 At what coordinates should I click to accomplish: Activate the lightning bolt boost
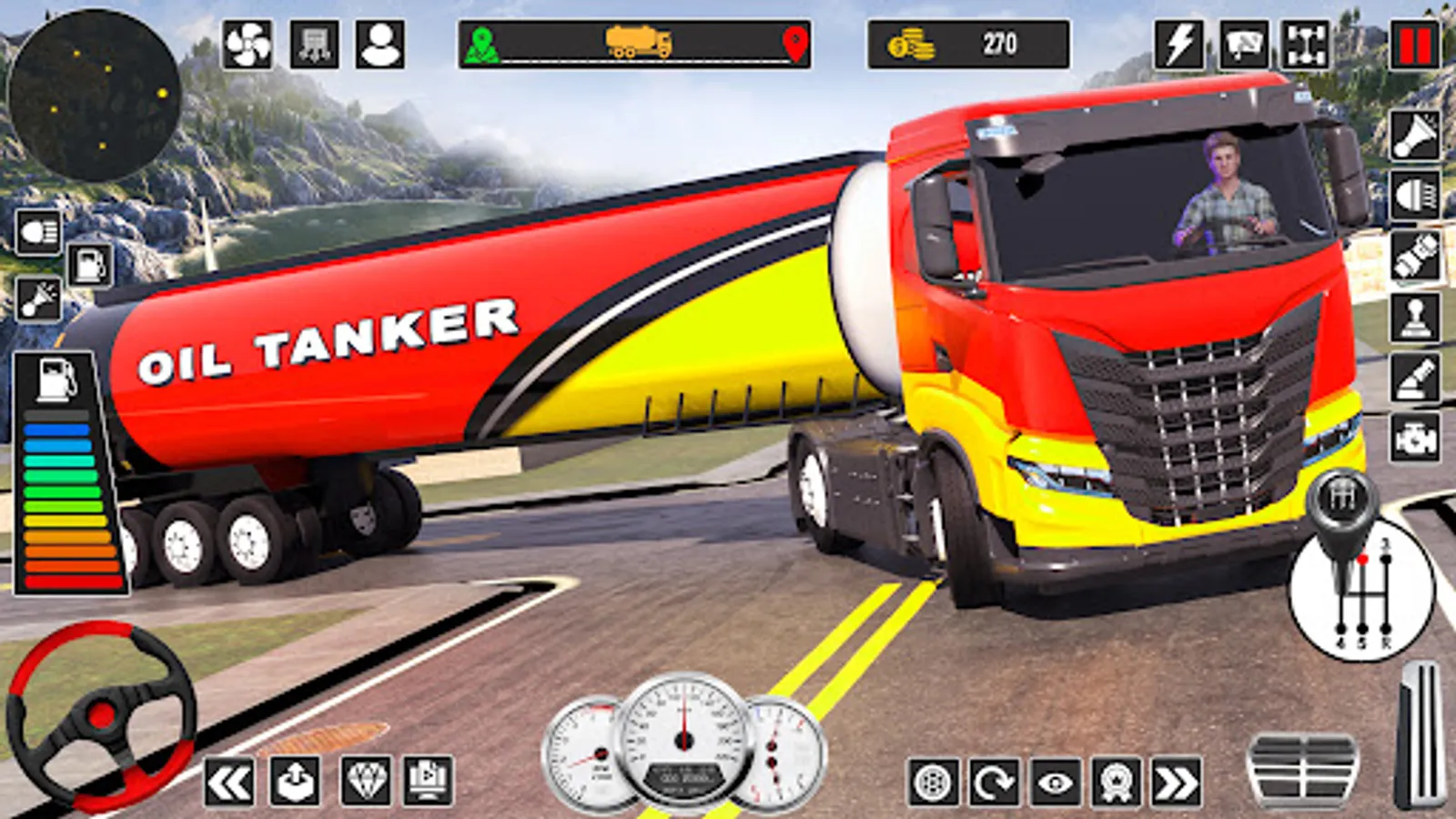tap(1179, 45)
